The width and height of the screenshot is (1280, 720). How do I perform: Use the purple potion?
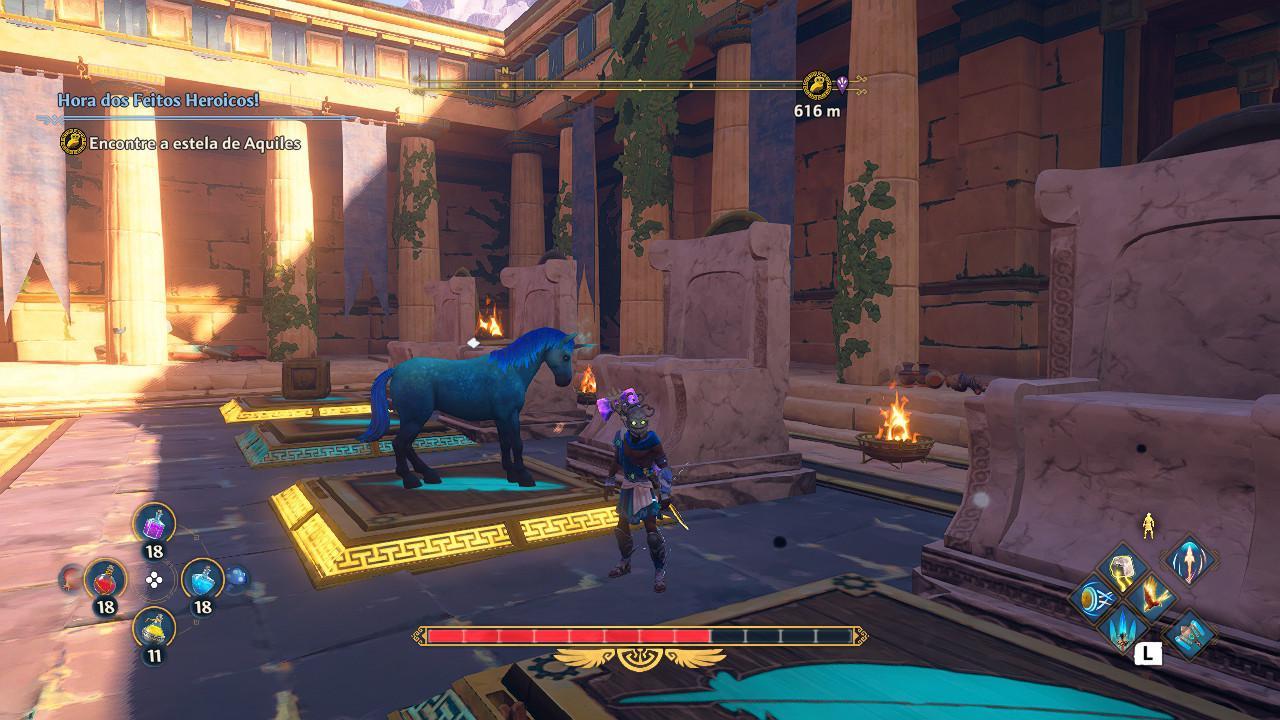[154, 524]
